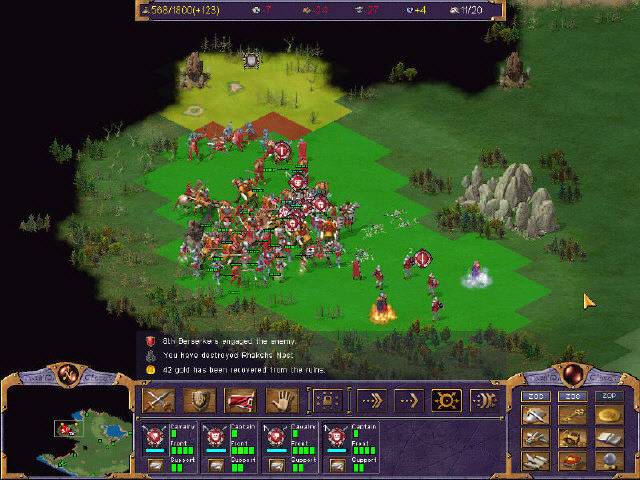Image resolution: width=640 pixels, height=480 pixels.
Task: Toggle the padlock formation lock
Action: pyautogui.click(x=325, y=400)
